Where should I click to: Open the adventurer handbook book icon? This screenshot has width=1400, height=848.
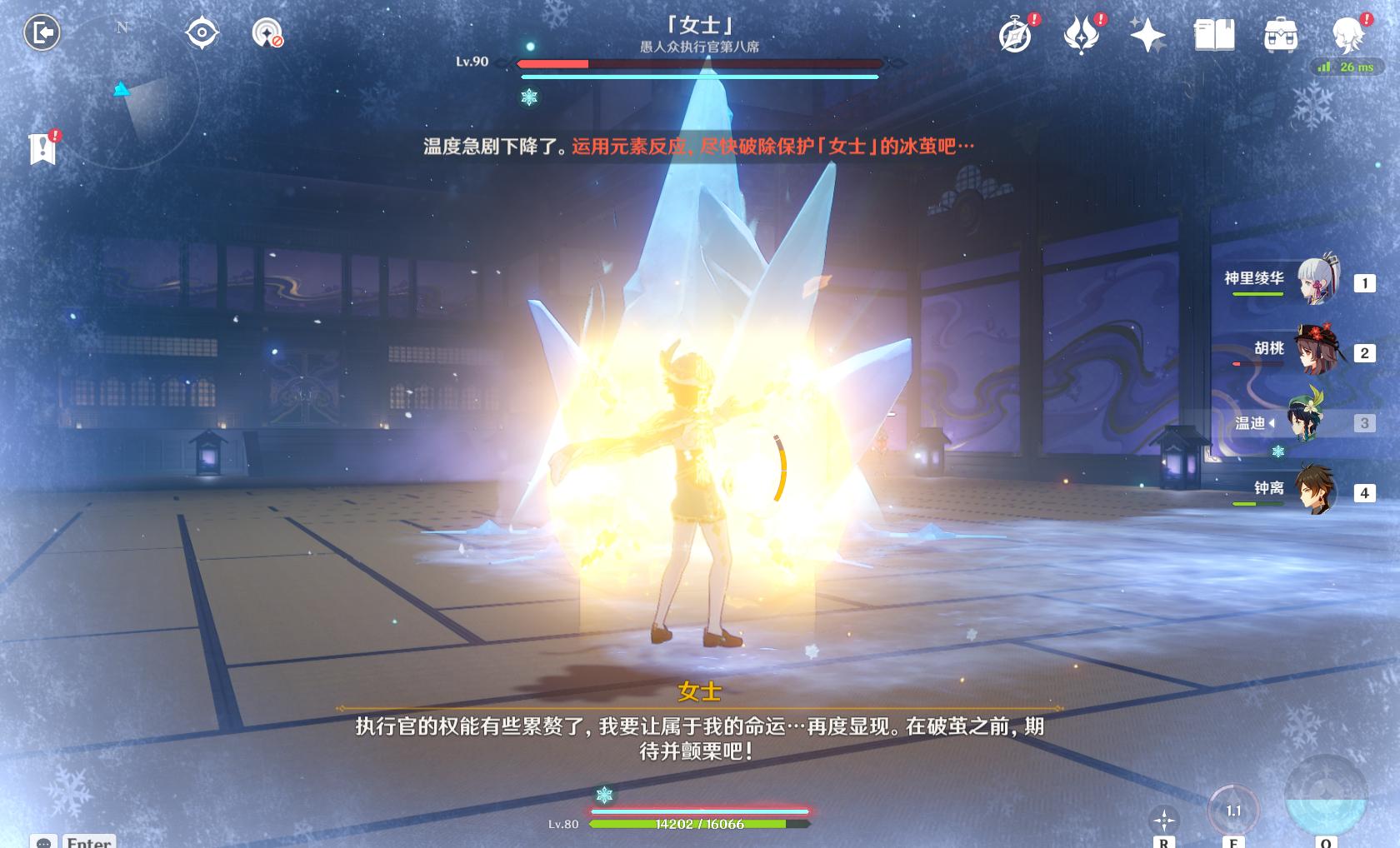1214,36
